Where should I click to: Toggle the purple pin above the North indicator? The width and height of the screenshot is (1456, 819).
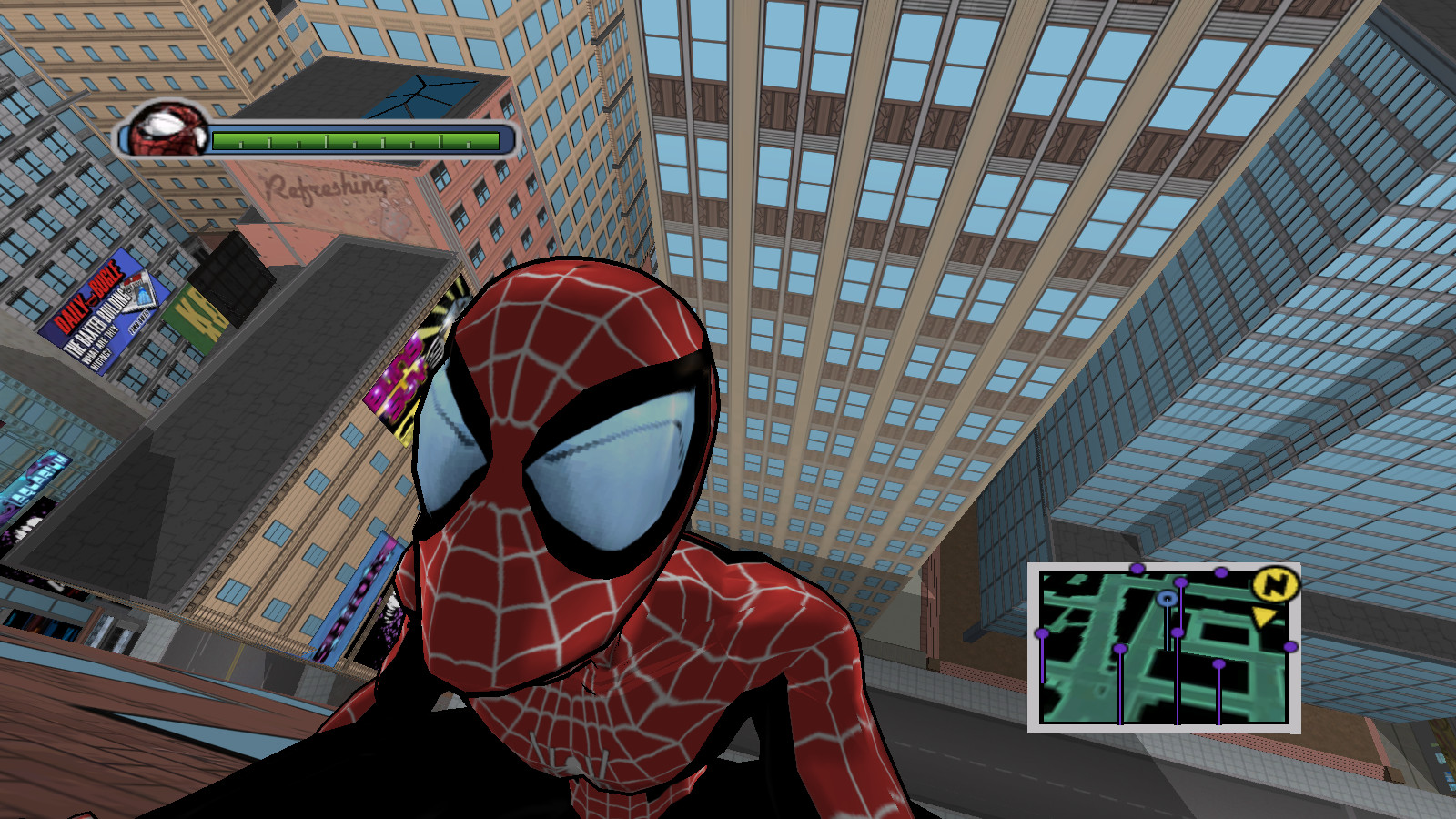pos(1220,573)
